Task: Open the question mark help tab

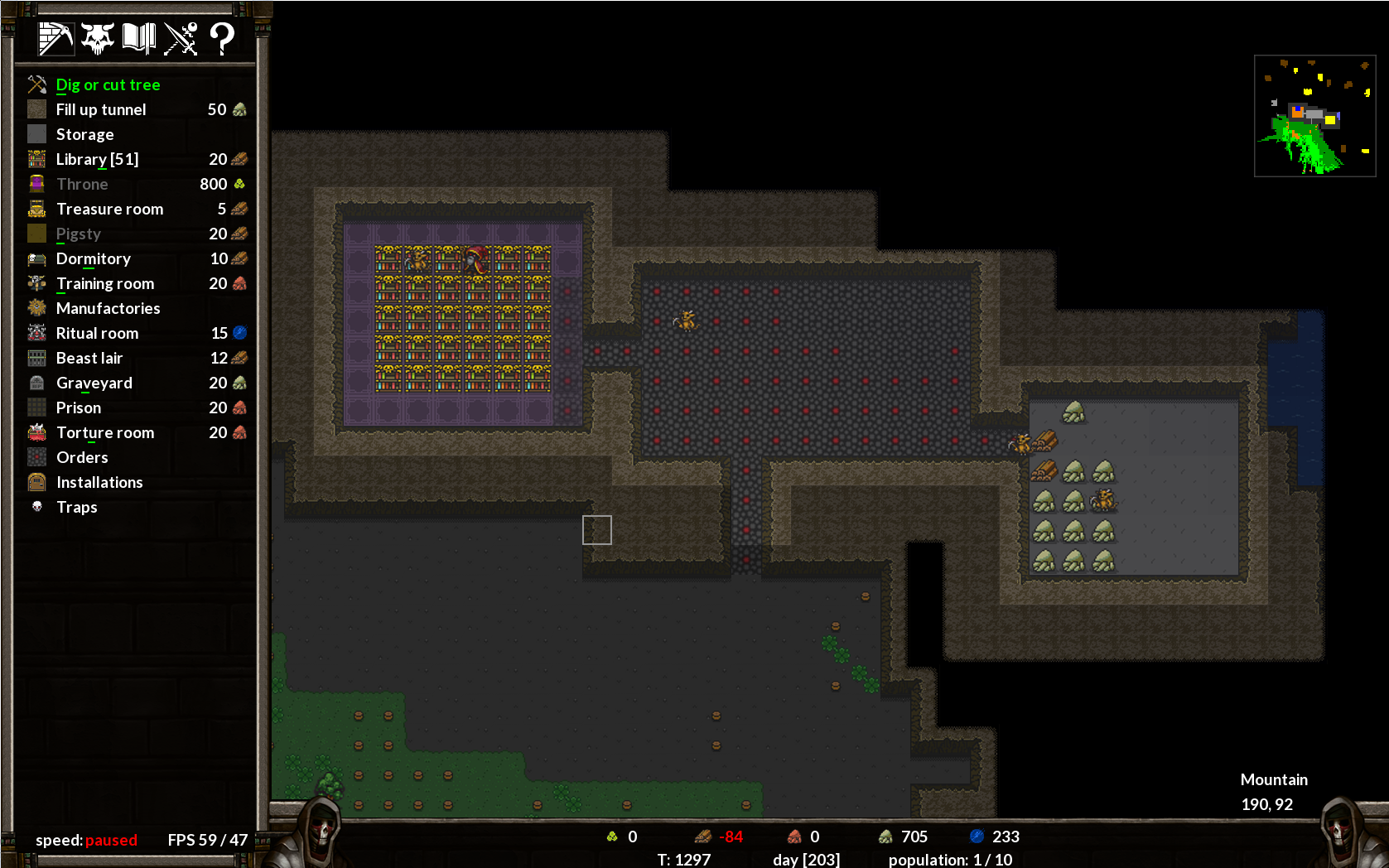Action: (x=222, y=38)
